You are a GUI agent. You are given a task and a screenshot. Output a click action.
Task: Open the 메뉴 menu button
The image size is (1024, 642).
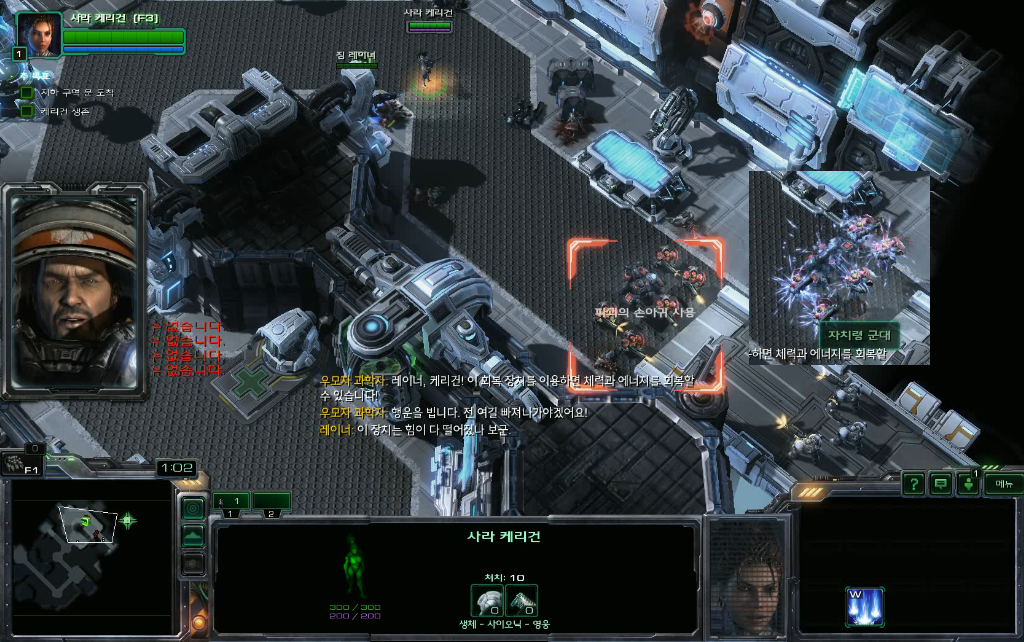coord(1002,484)
